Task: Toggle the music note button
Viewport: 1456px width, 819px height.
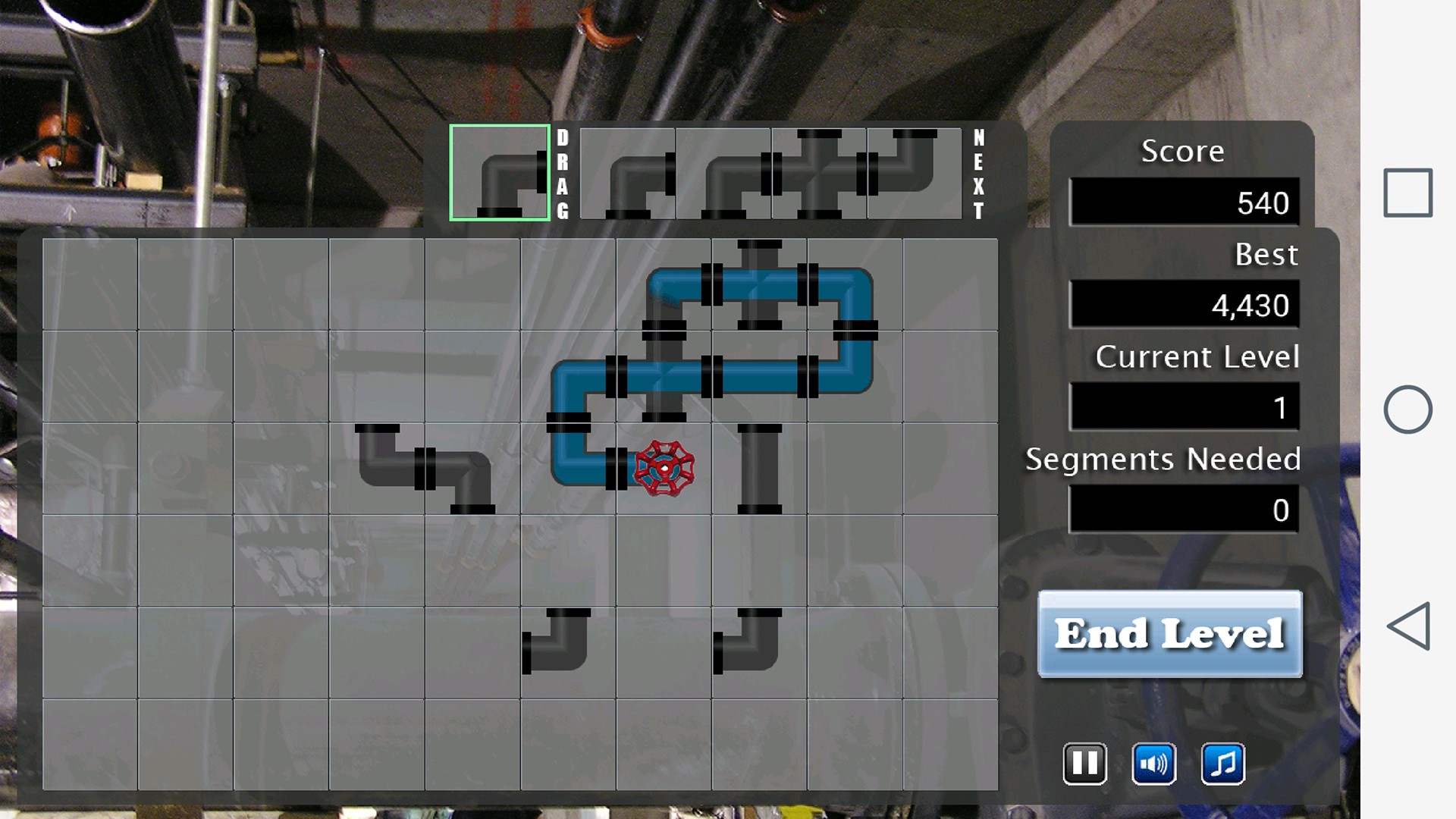Action: pyautogui.click(x=1222, y=764)
